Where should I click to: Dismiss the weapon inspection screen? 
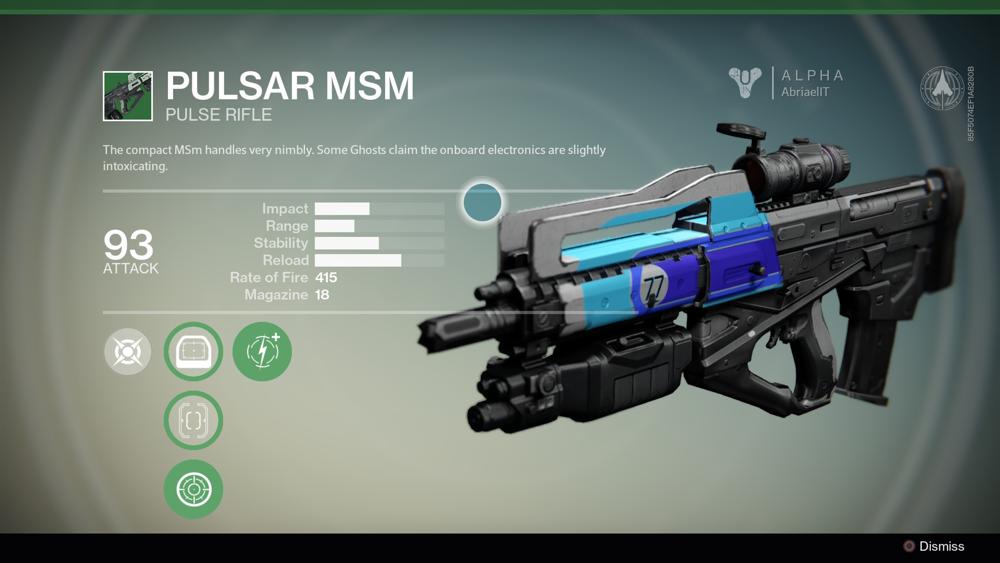coord(933,547)
